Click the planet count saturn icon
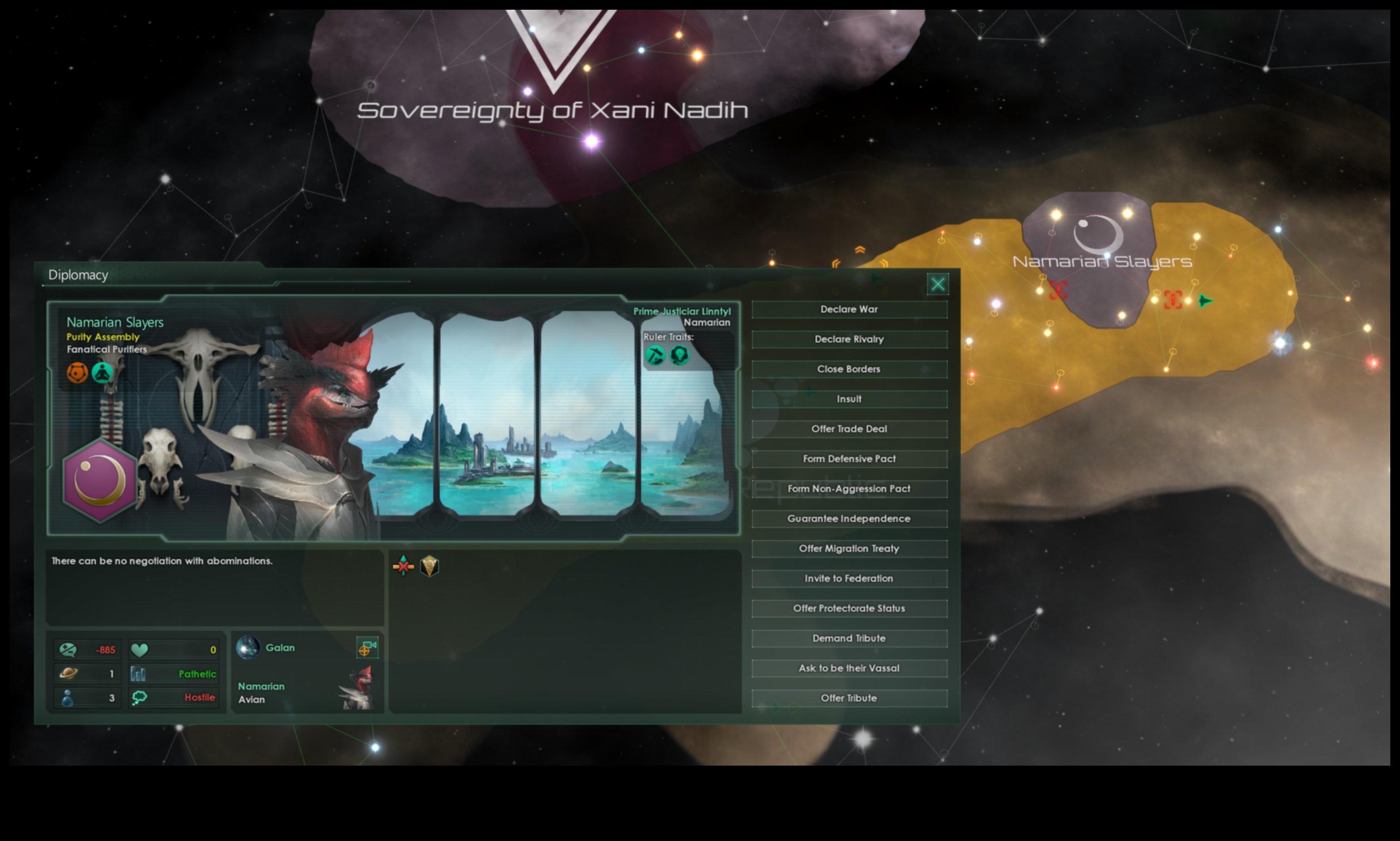This screenshot has width=1400, height=841. 65,674
